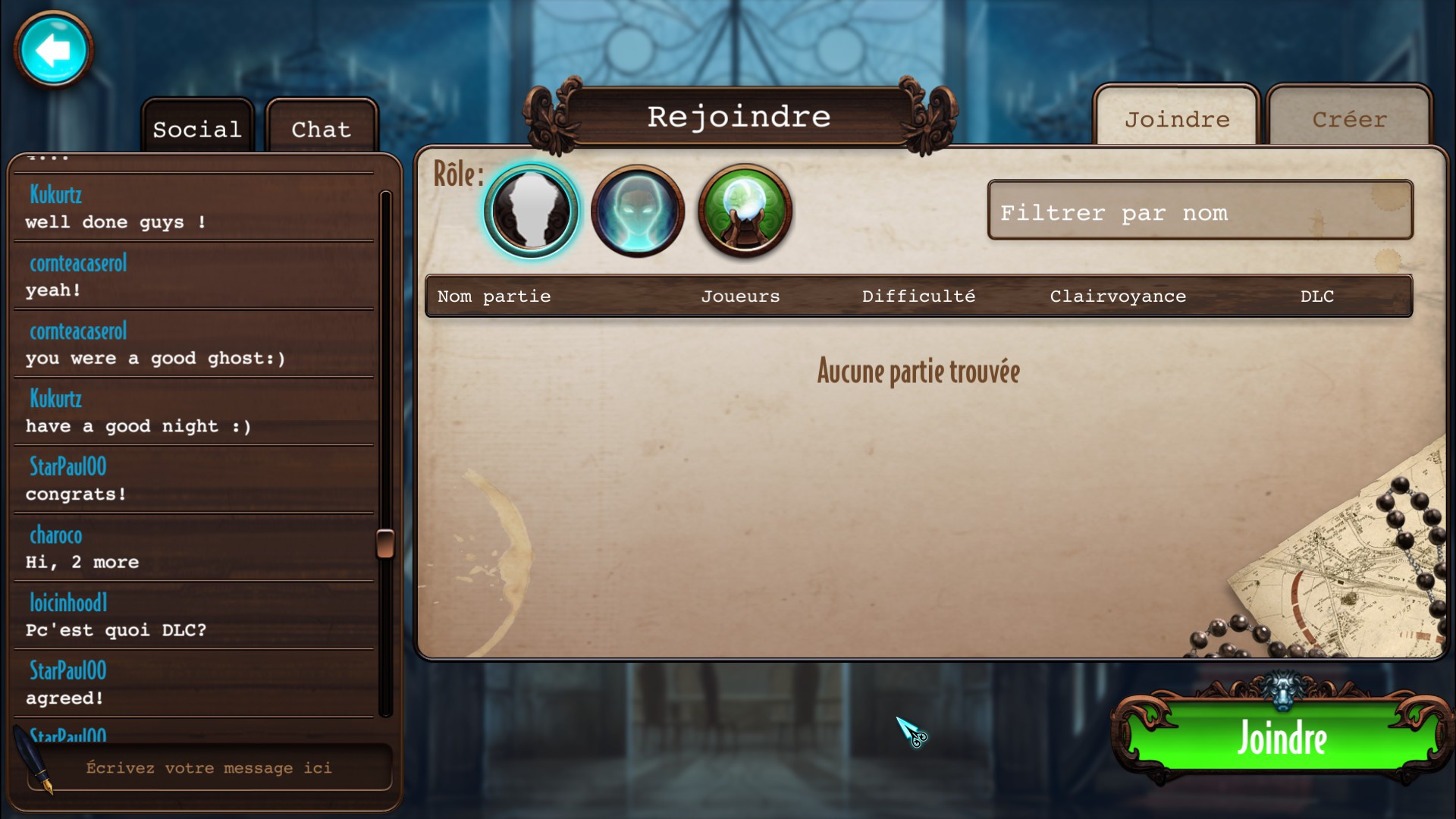Pick the crystal ball psychic role

745,211
